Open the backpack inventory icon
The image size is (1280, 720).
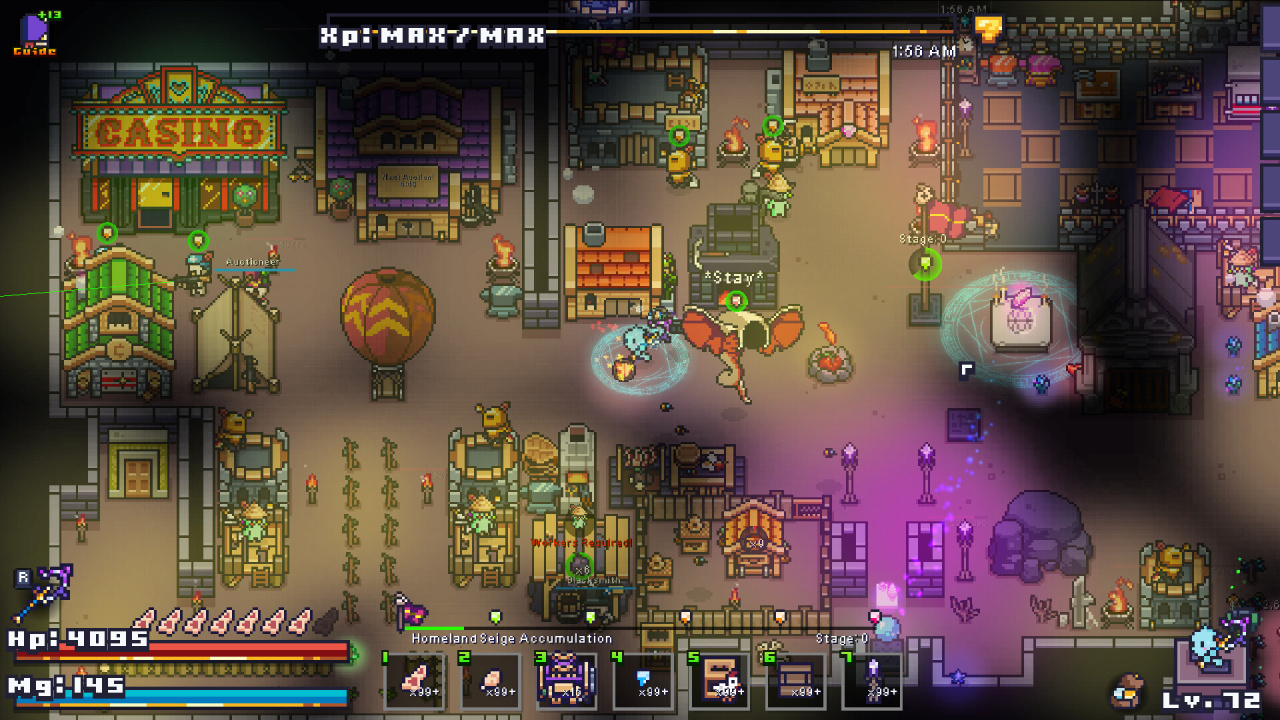point(1129,689)
